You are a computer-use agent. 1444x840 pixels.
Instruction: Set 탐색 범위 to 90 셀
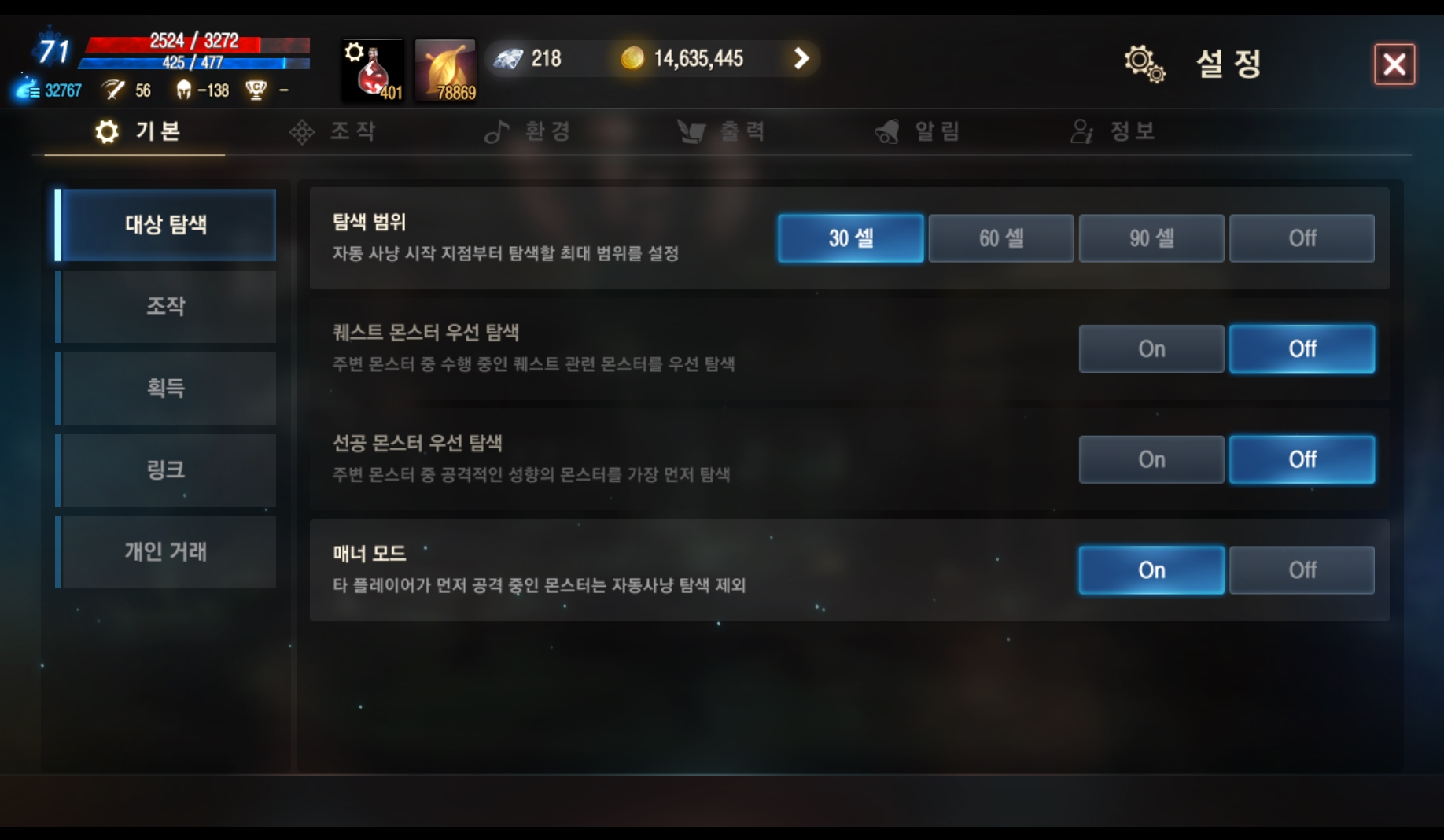pyautogui.click(x=1151, y=238)
